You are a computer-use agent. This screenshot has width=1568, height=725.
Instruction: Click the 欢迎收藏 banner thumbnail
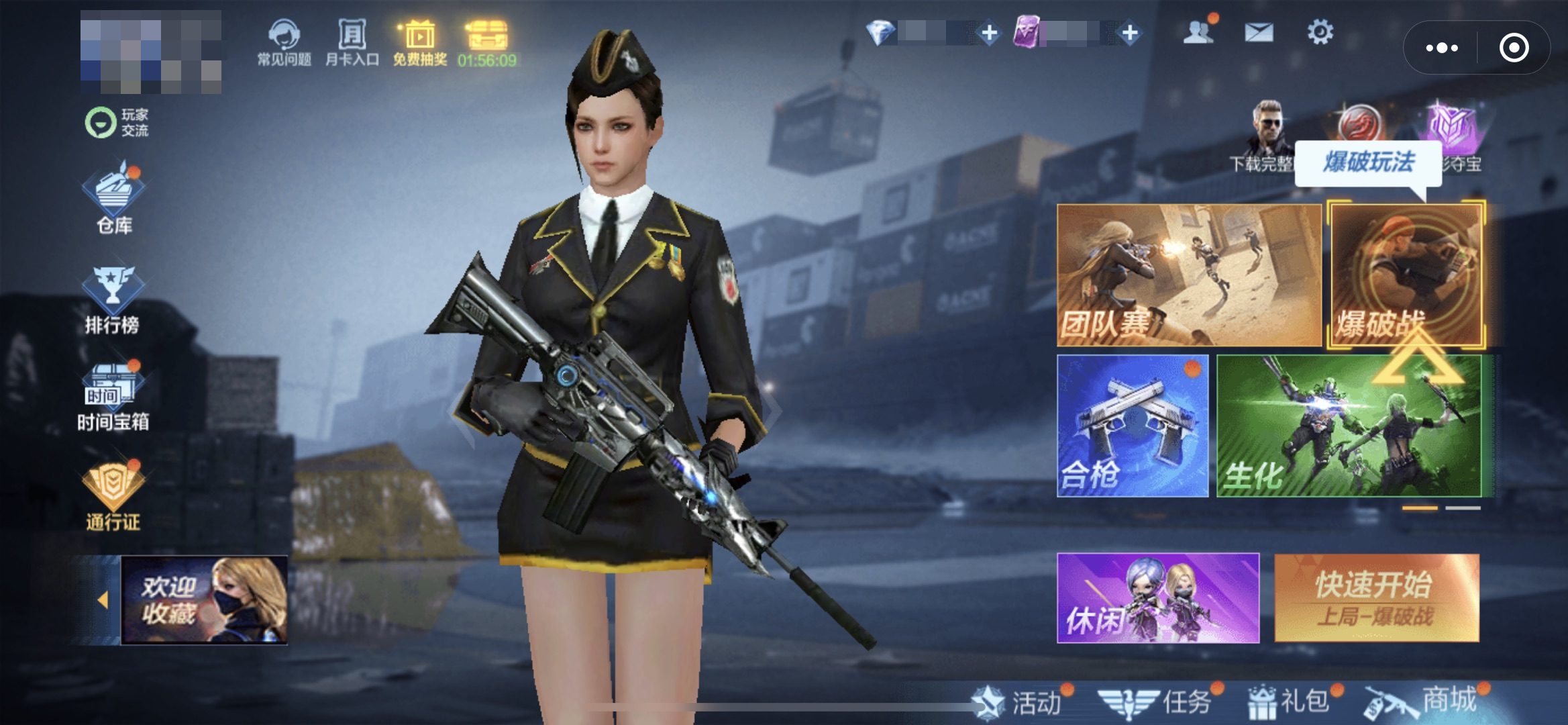[x=204, y=599]
